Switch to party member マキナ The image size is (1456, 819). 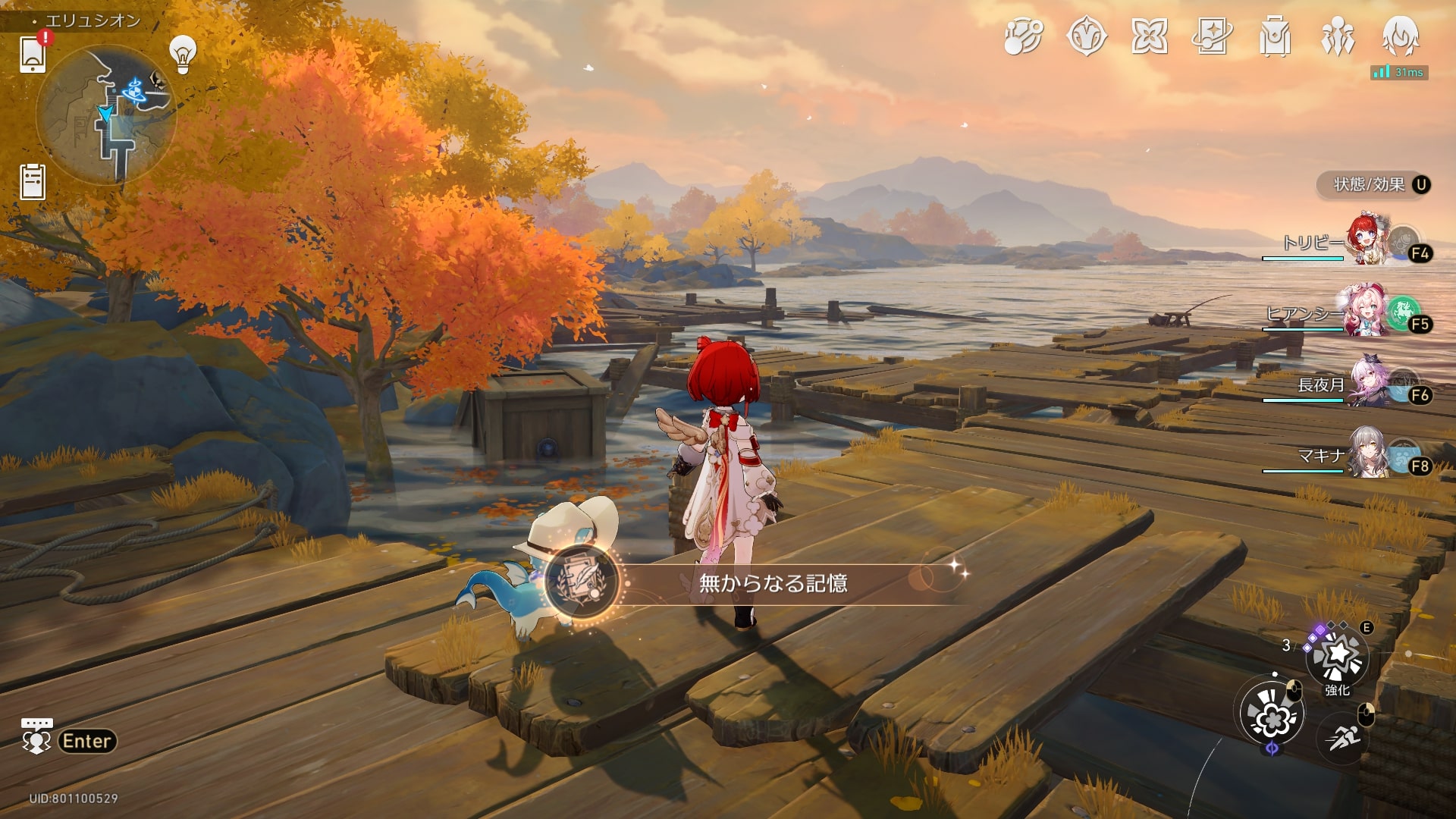1370,454
